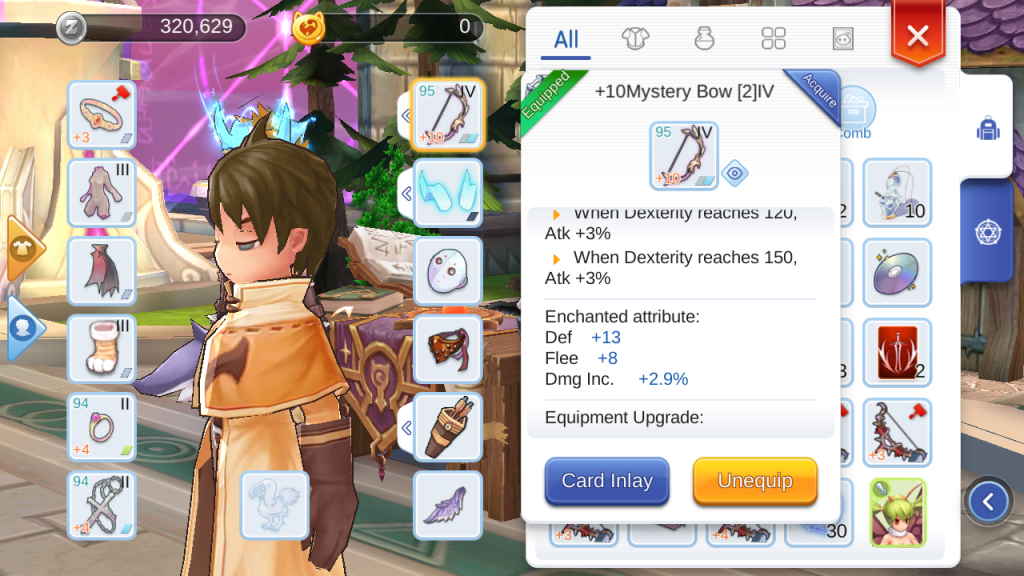Open the bird mount slot
The image size is (1024, 576).
pos(275,505)
